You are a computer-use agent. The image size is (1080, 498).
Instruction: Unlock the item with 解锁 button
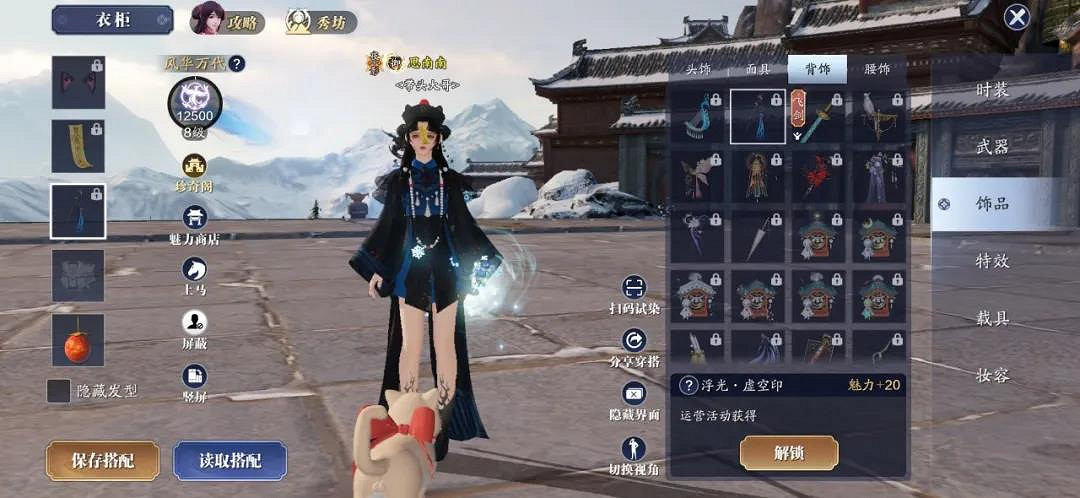coord(788,453)
